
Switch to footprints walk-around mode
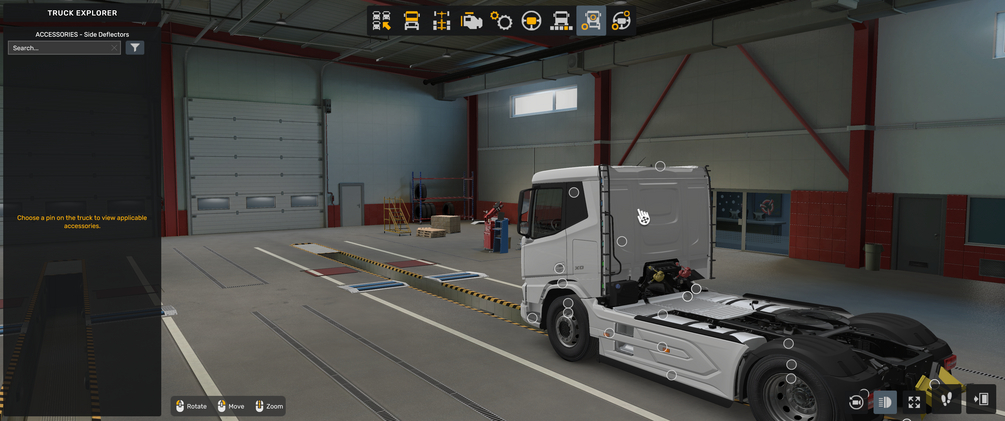(946, 400)
